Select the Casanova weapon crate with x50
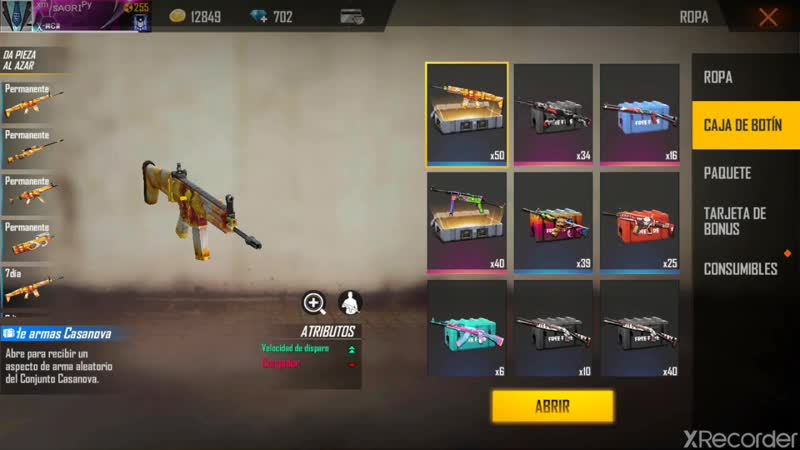 coord(467,114)
